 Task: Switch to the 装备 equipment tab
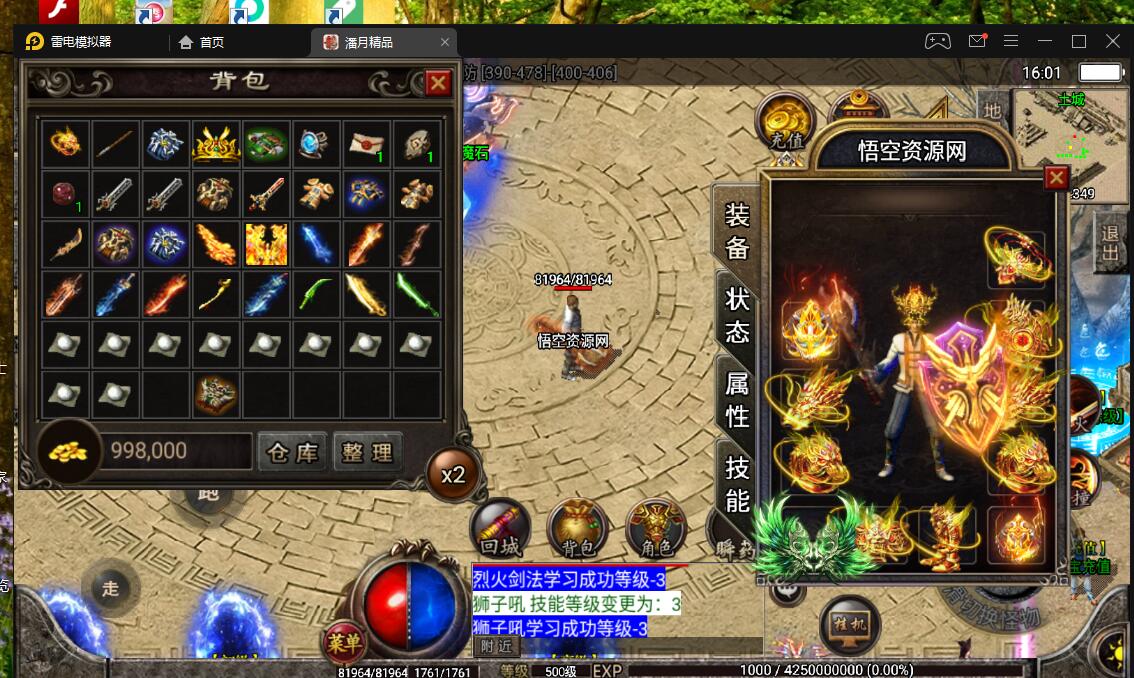click(738, 231)
